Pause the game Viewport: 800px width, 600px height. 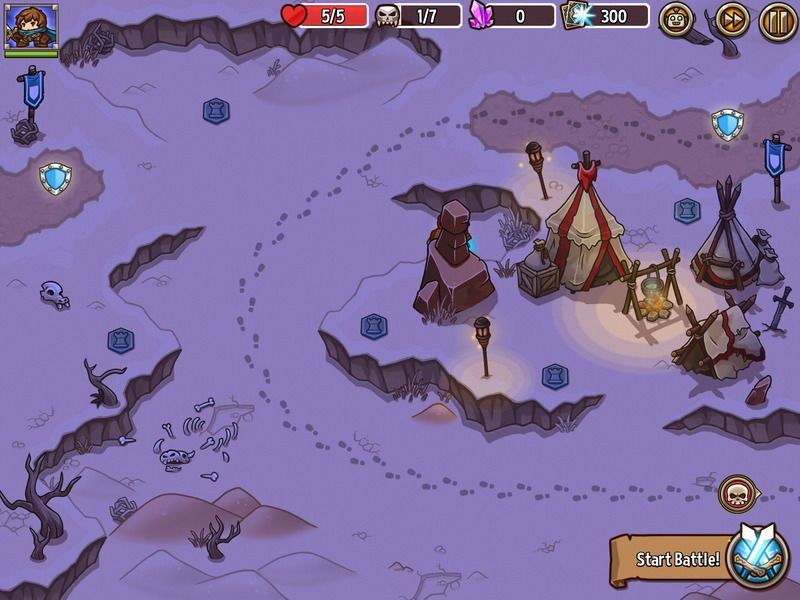[777, 19]
